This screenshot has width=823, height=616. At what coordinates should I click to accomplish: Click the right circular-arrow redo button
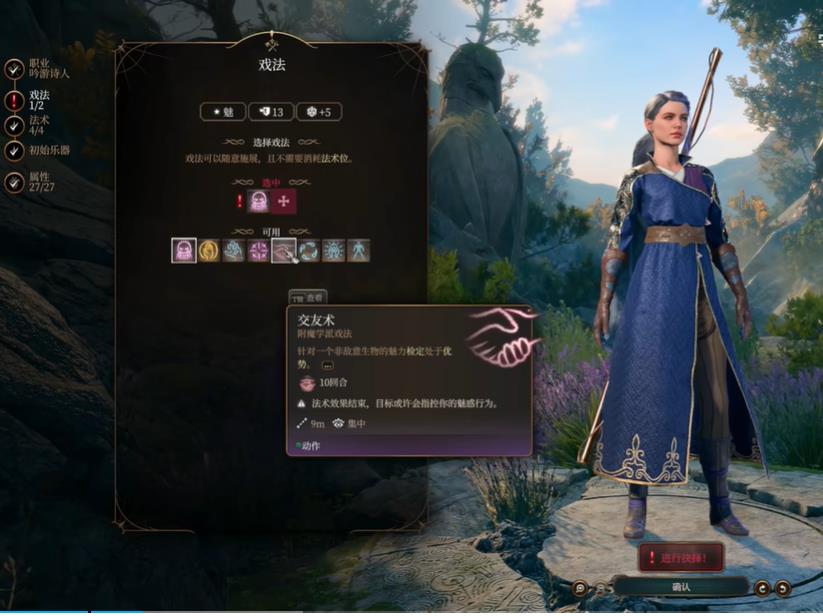tap(783, 588)
